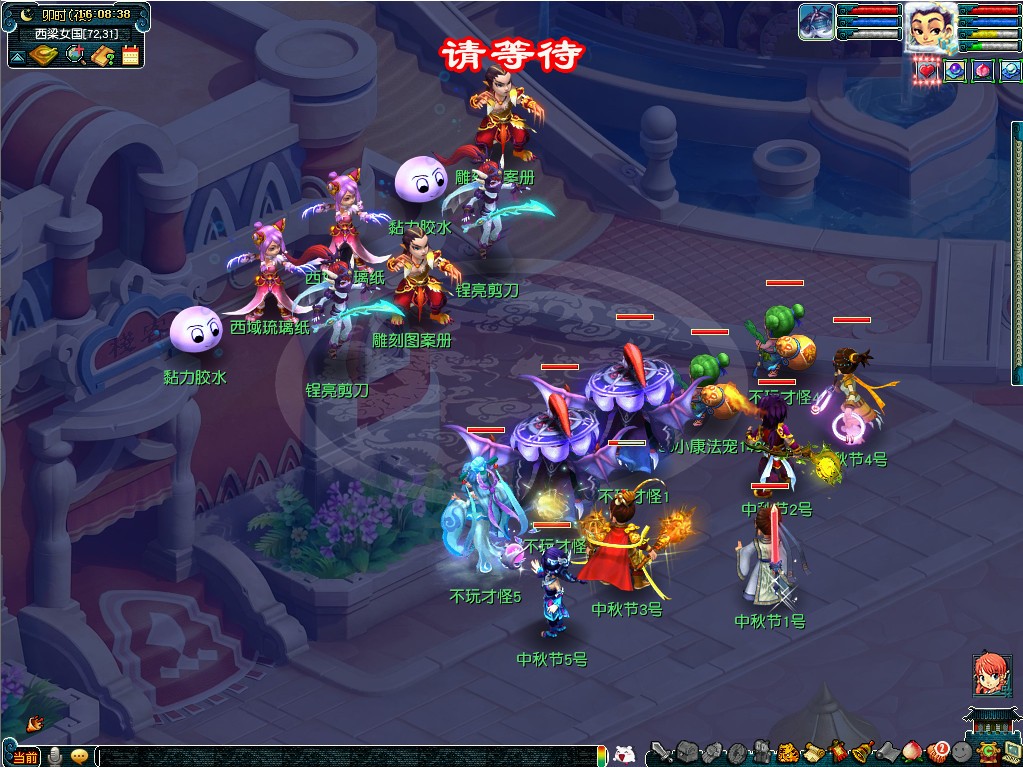Click the player character portrait
Image resolution: width=1023 pixels, height=767 pixels.
(x=929, y=27)
